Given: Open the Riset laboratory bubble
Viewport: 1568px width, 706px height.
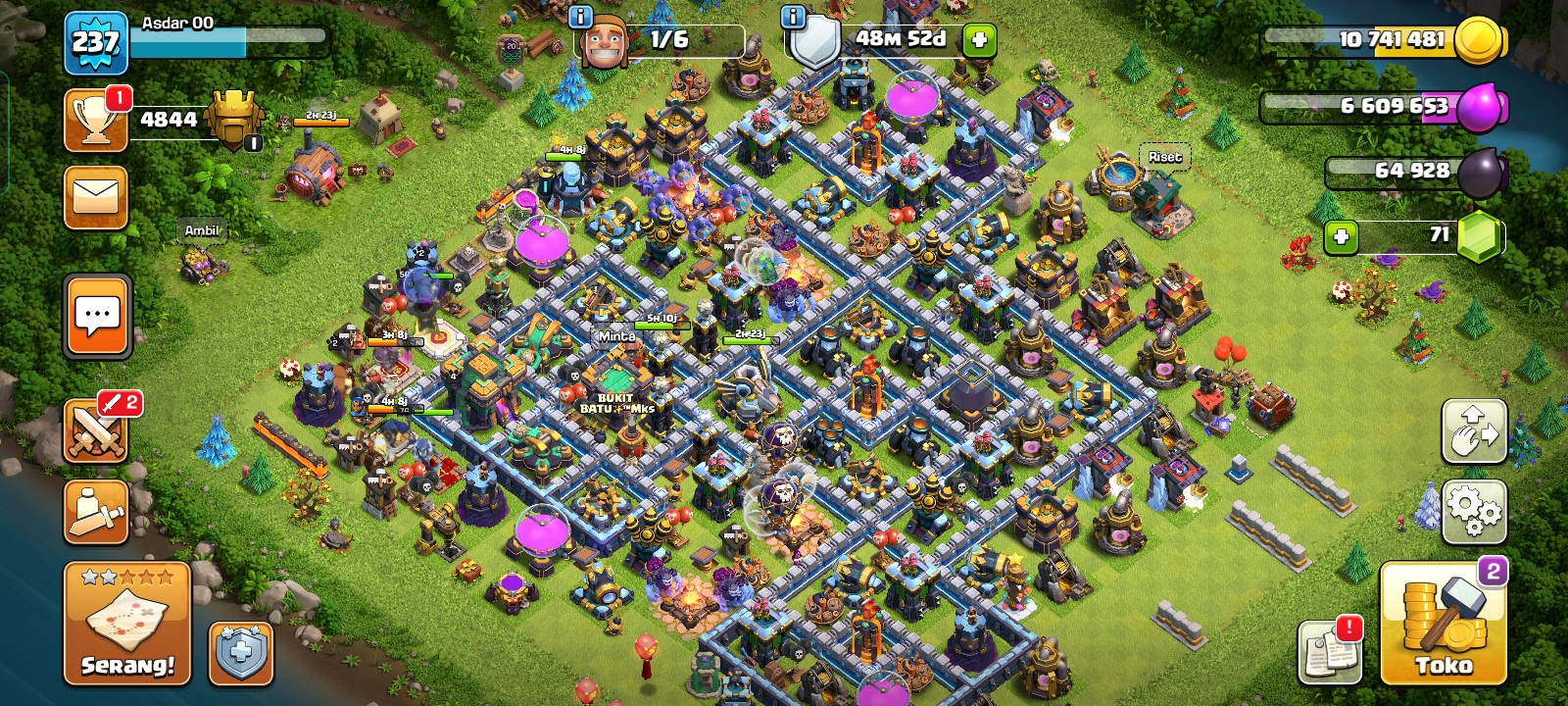Looking at the screenshot, I should point(1164,157).
